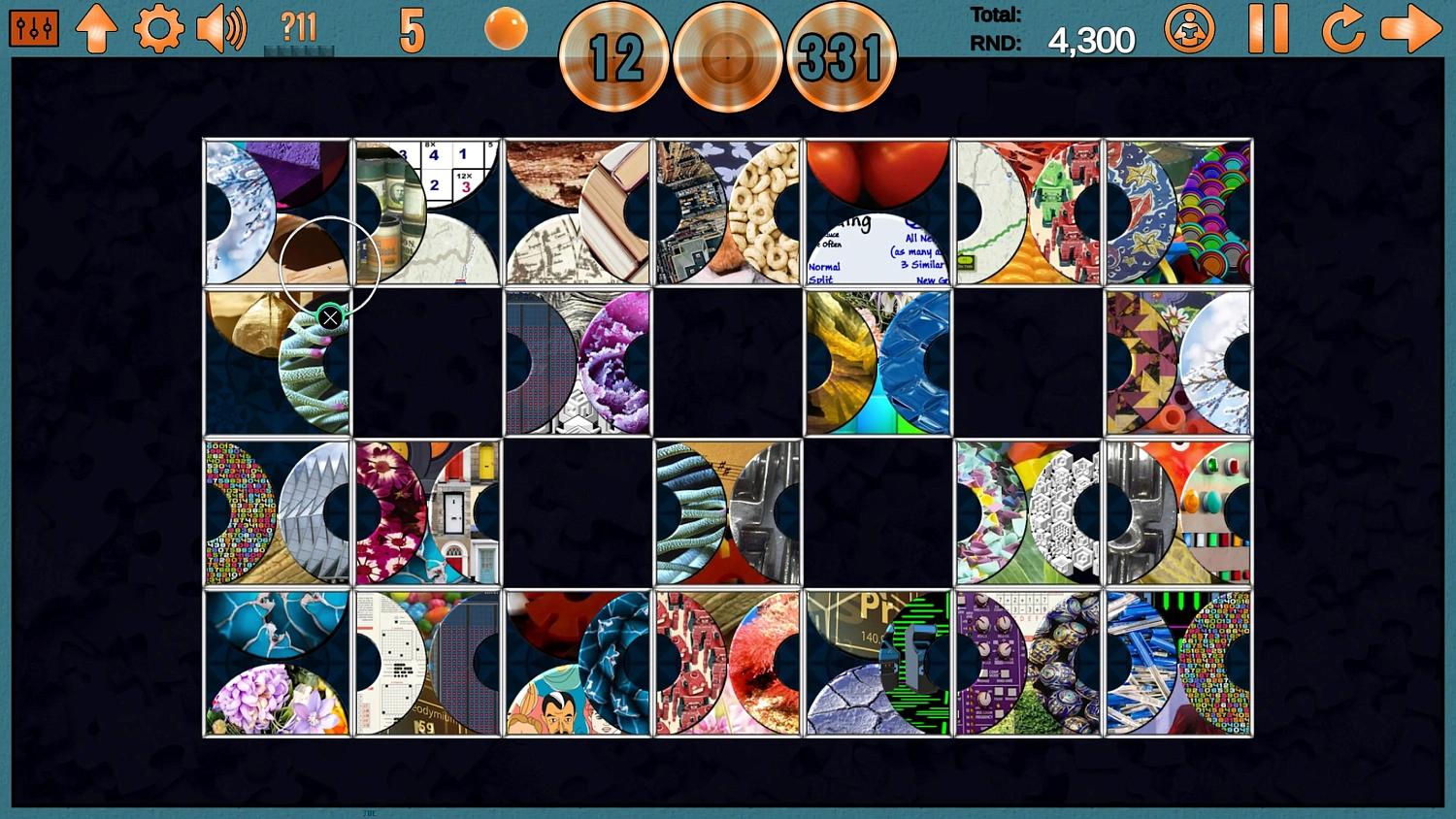The image size is (1456, 819).
Task: Click the ?11 hint counter icon
Action: tap(299, 27)
